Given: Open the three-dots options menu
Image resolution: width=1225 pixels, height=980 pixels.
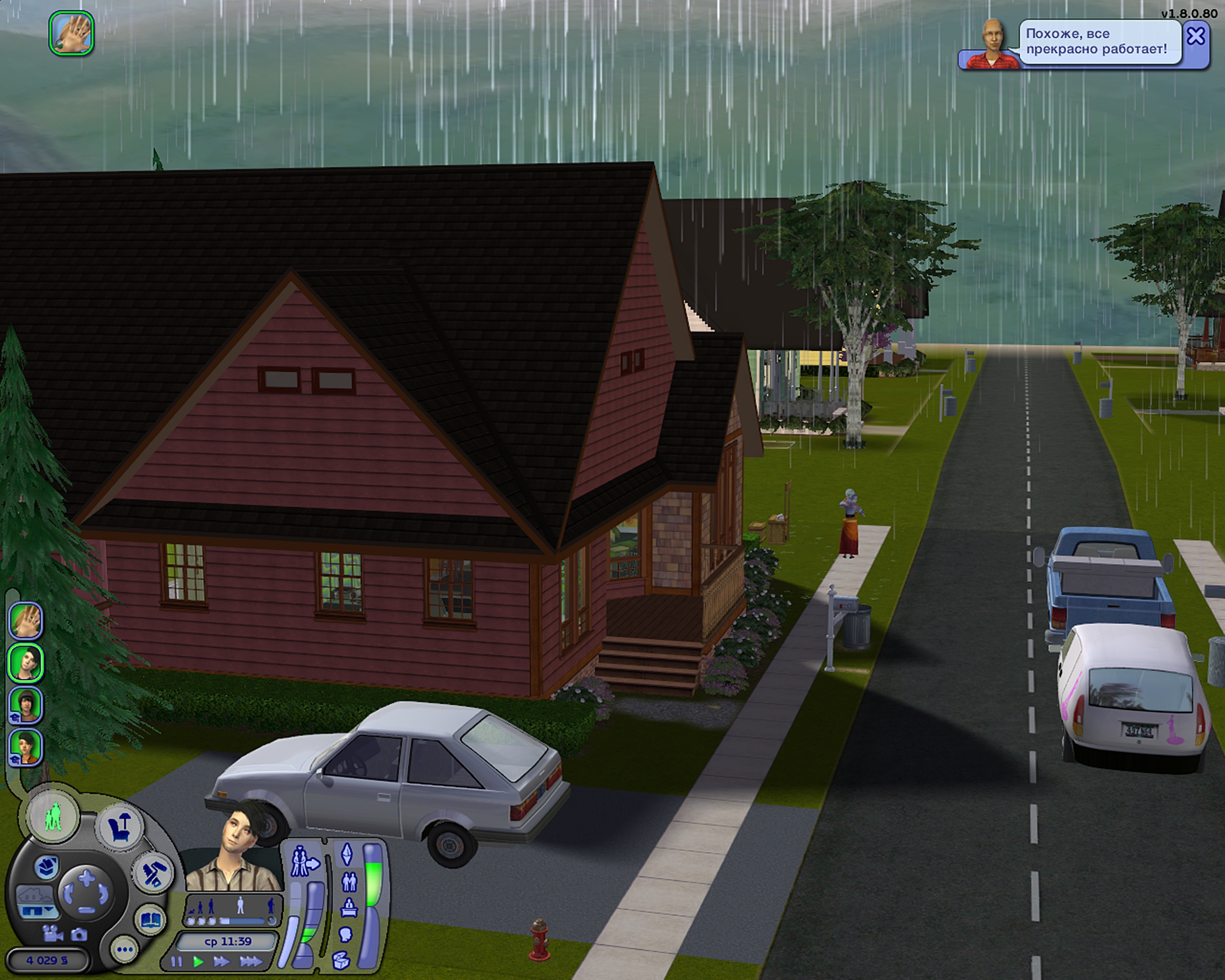Looking at the screenshot, I should 124,949.
